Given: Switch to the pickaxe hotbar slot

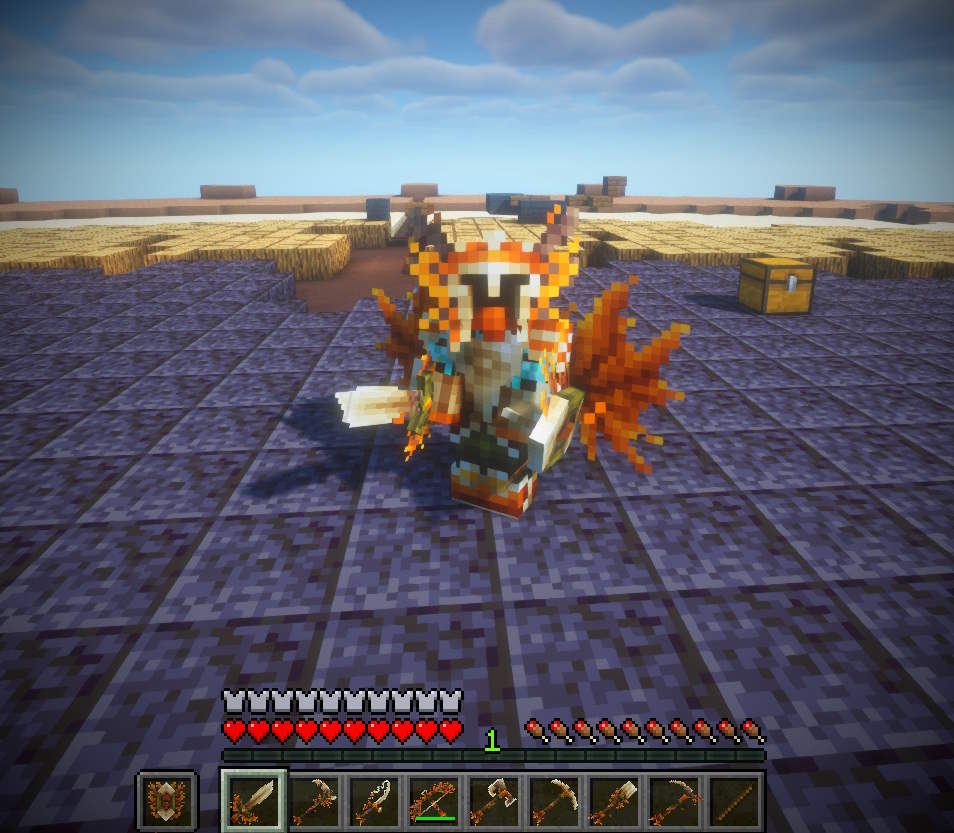Looking at the screenshot, I should pos(552,799).
